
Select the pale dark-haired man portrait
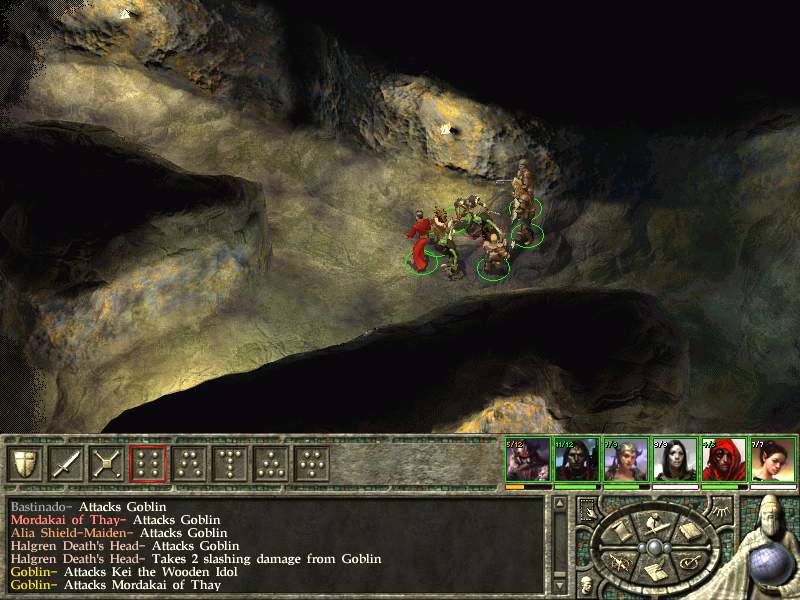coord(577,462)
